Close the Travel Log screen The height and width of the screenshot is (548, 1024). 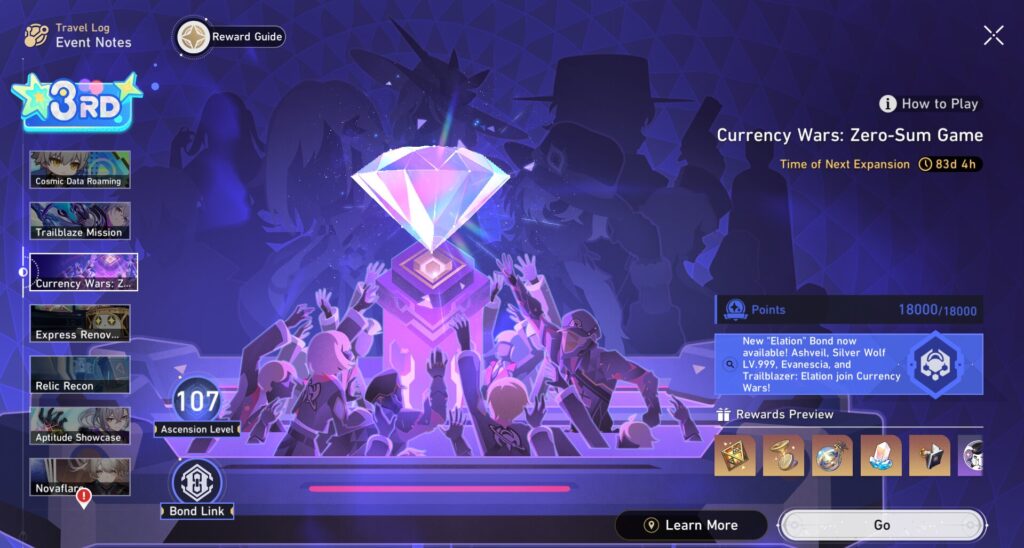click(993, 36)
